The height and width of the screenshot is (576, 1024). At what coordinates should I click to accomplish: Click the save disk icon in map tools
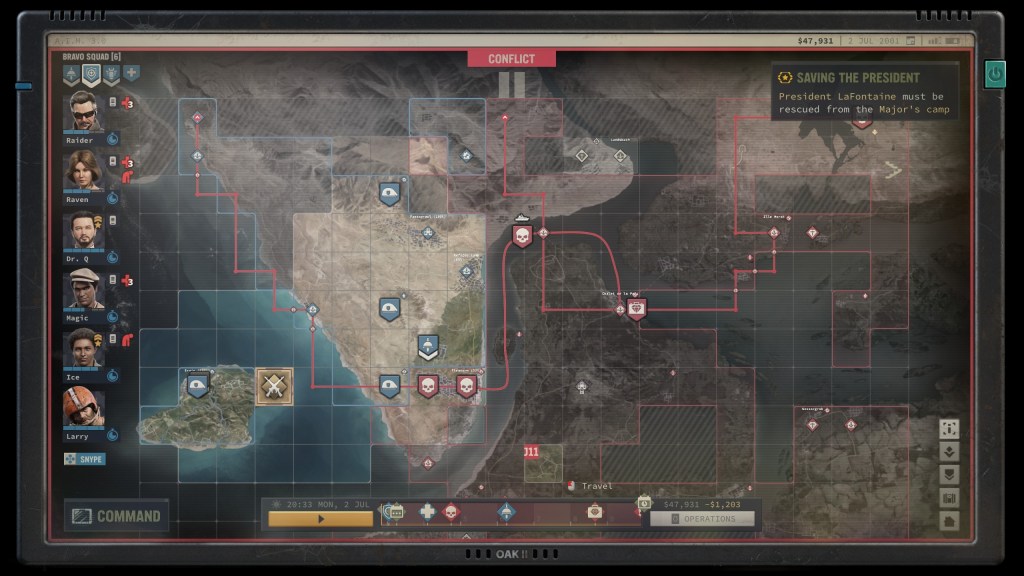pyautogui.click(x=949, y=498)
